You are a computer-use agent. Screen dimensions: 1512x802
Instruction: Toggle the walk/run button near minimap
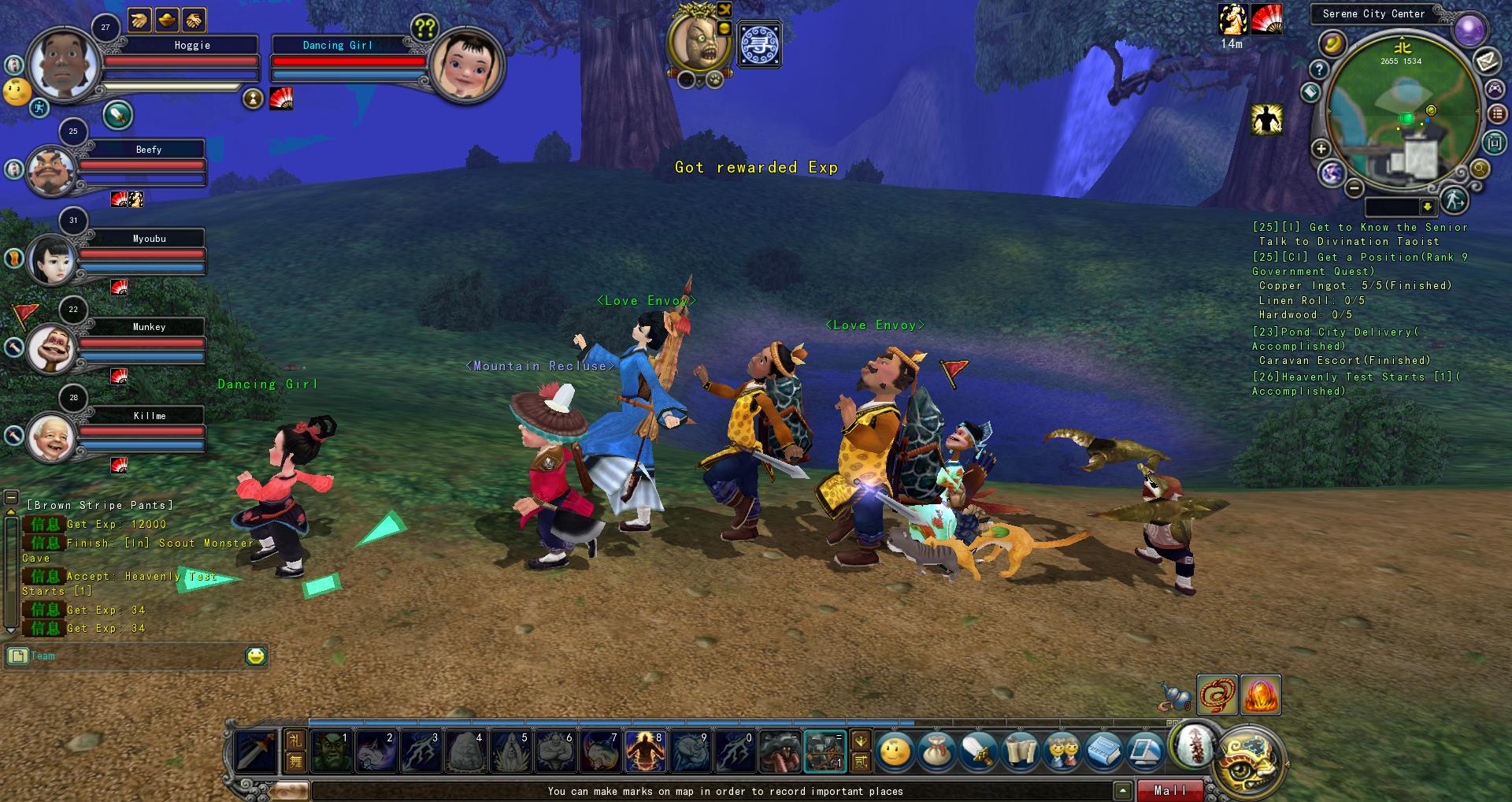[x=1454, y=201]
